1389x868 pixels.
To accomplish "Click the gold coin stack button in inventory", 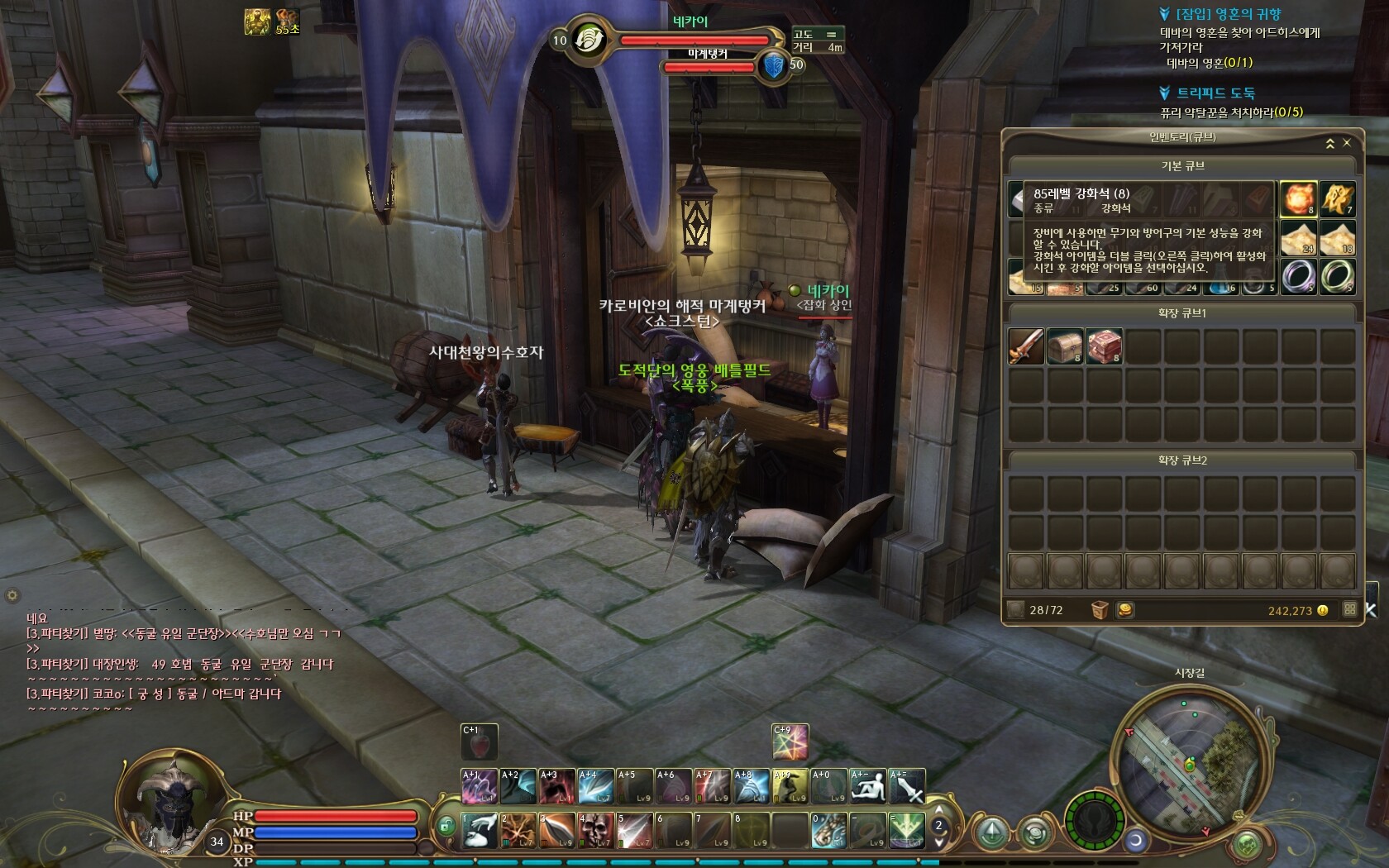I will tap(1125, 610).
